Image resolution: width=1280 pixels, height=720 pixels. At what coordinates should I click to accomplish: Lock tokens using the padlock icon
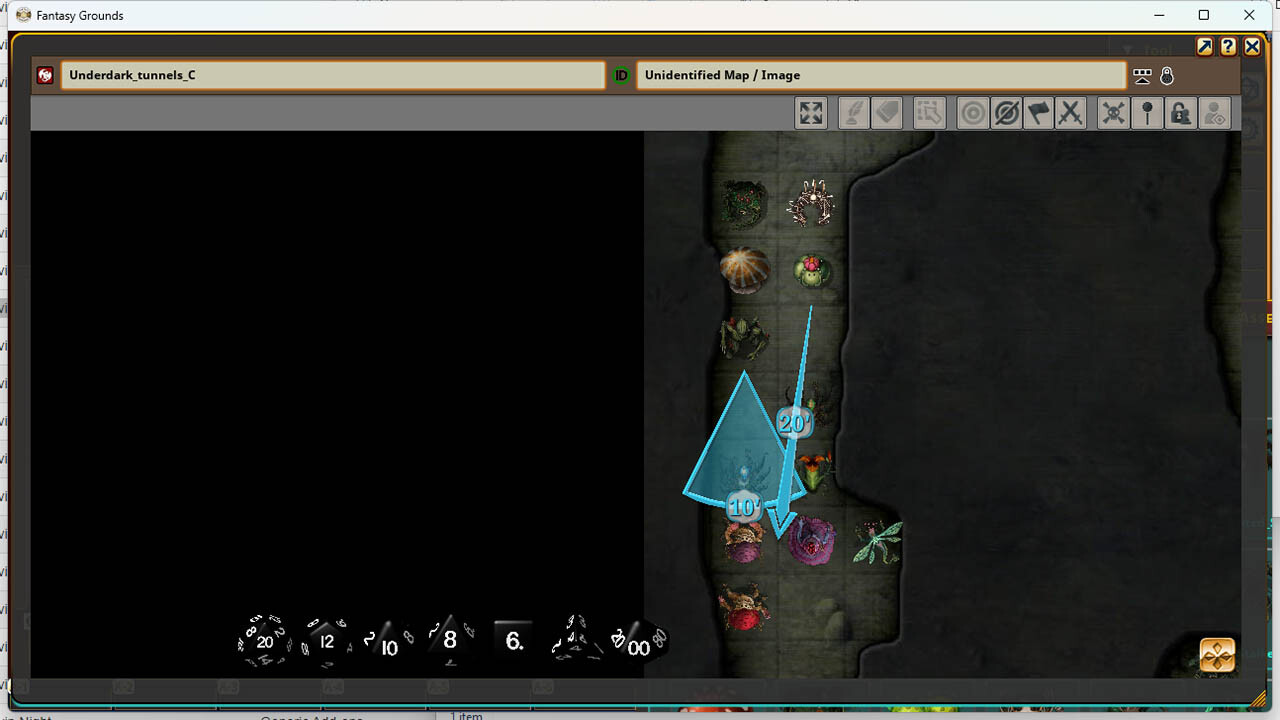click(1181, 112)
